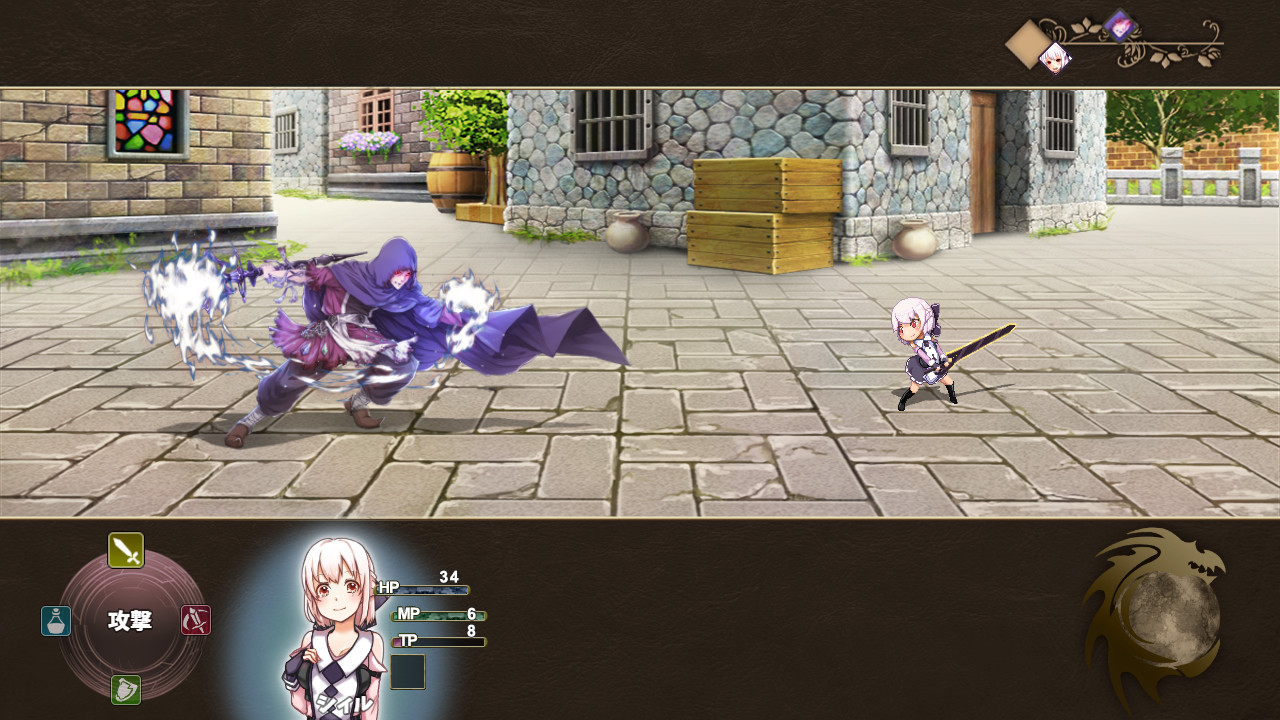Image resolution: width=1280 pixels, height=720 pixels.
Task: Expand the command wheel center
Action: (x=128, y=620)
